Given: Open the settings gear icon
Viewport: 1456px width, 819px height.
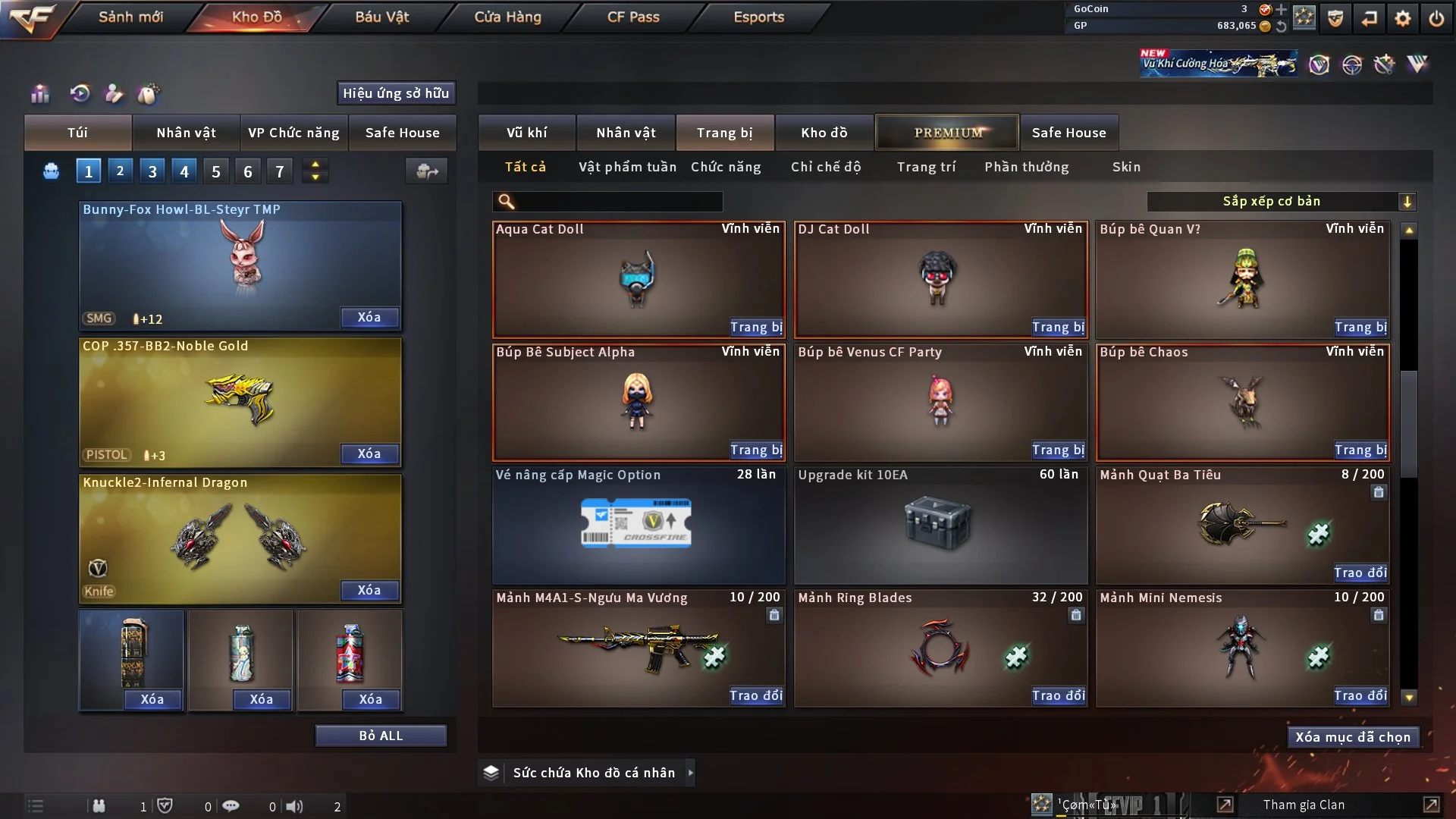Looking at the screenshot, I should (1403, 18).
